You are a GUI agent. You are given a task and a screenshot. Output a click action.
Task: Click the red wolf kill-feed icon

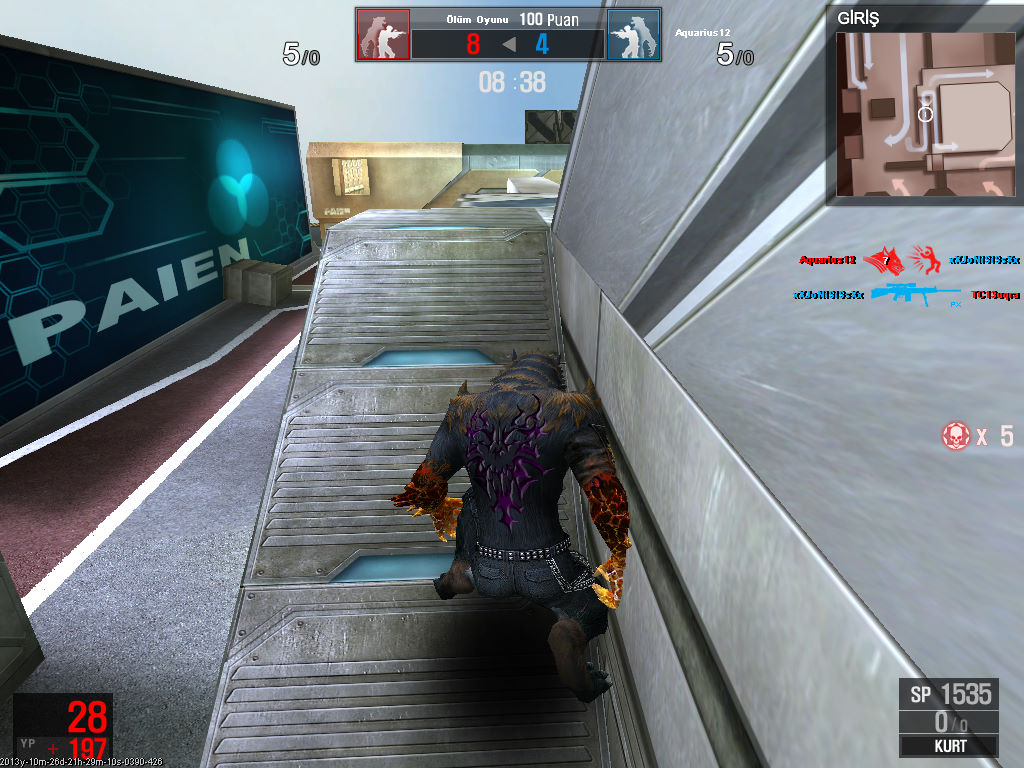[x=885, y=260]
